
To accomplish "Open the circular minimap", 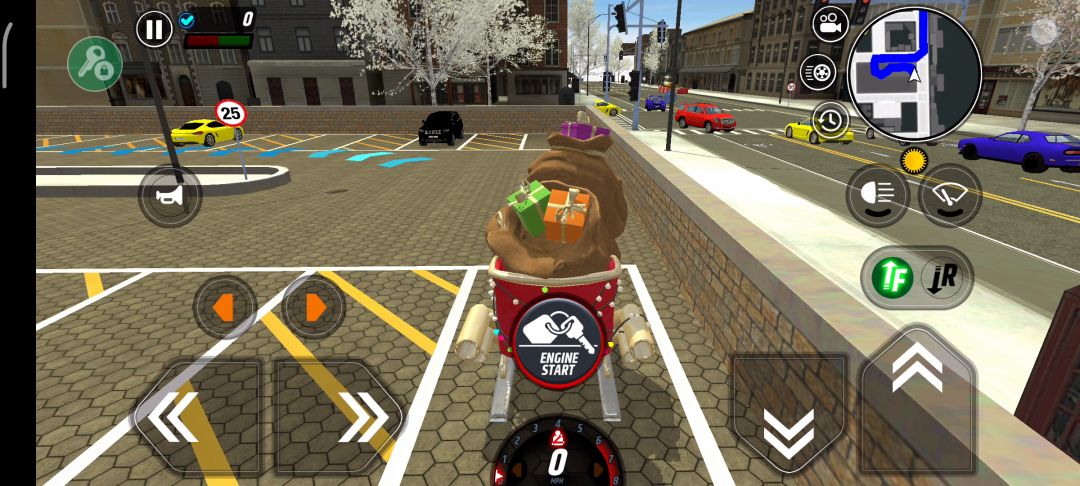I will tap(914, 73).
